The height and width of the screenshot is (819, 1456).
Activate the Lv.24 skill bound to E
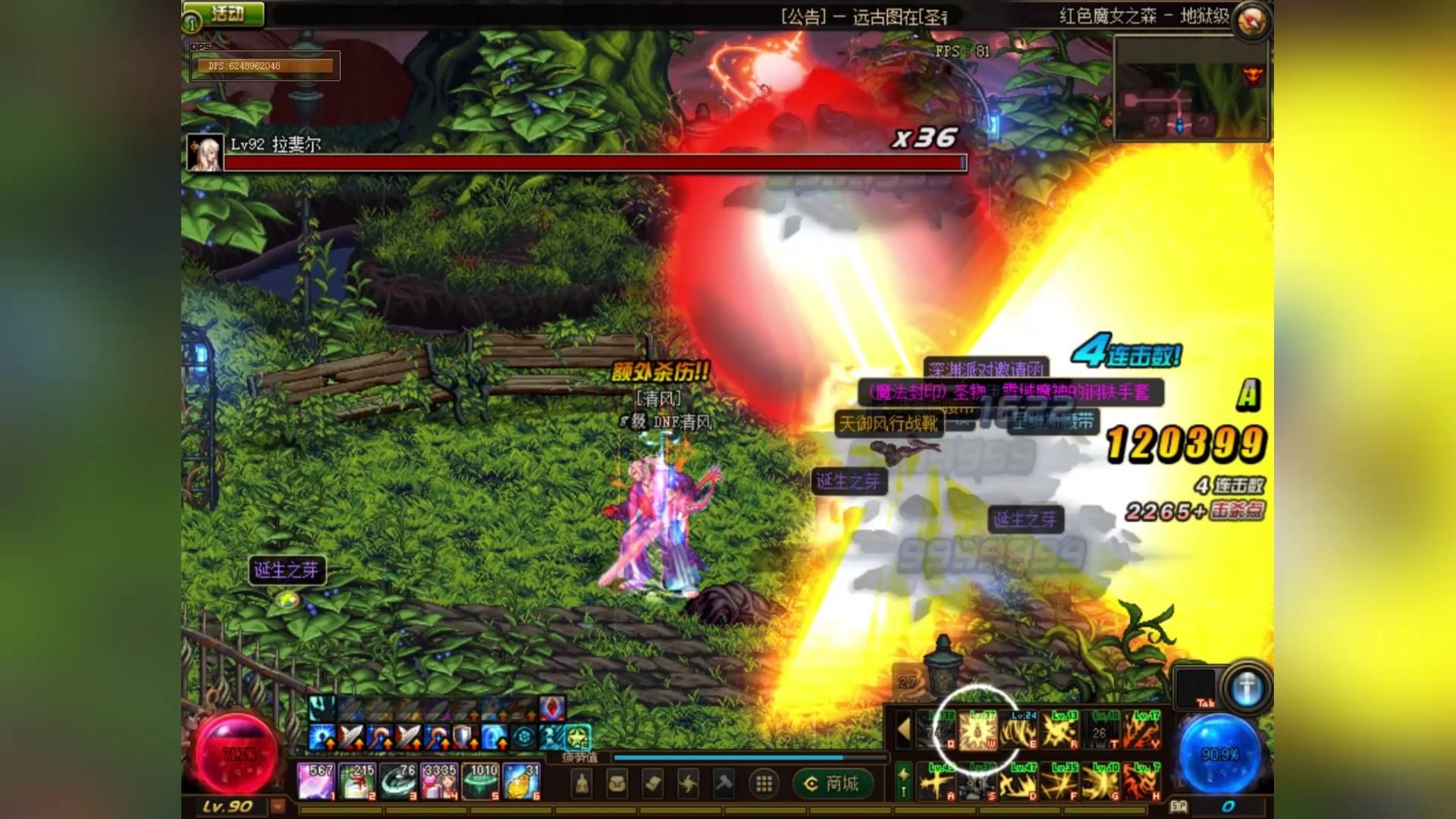coord(1018,731)
